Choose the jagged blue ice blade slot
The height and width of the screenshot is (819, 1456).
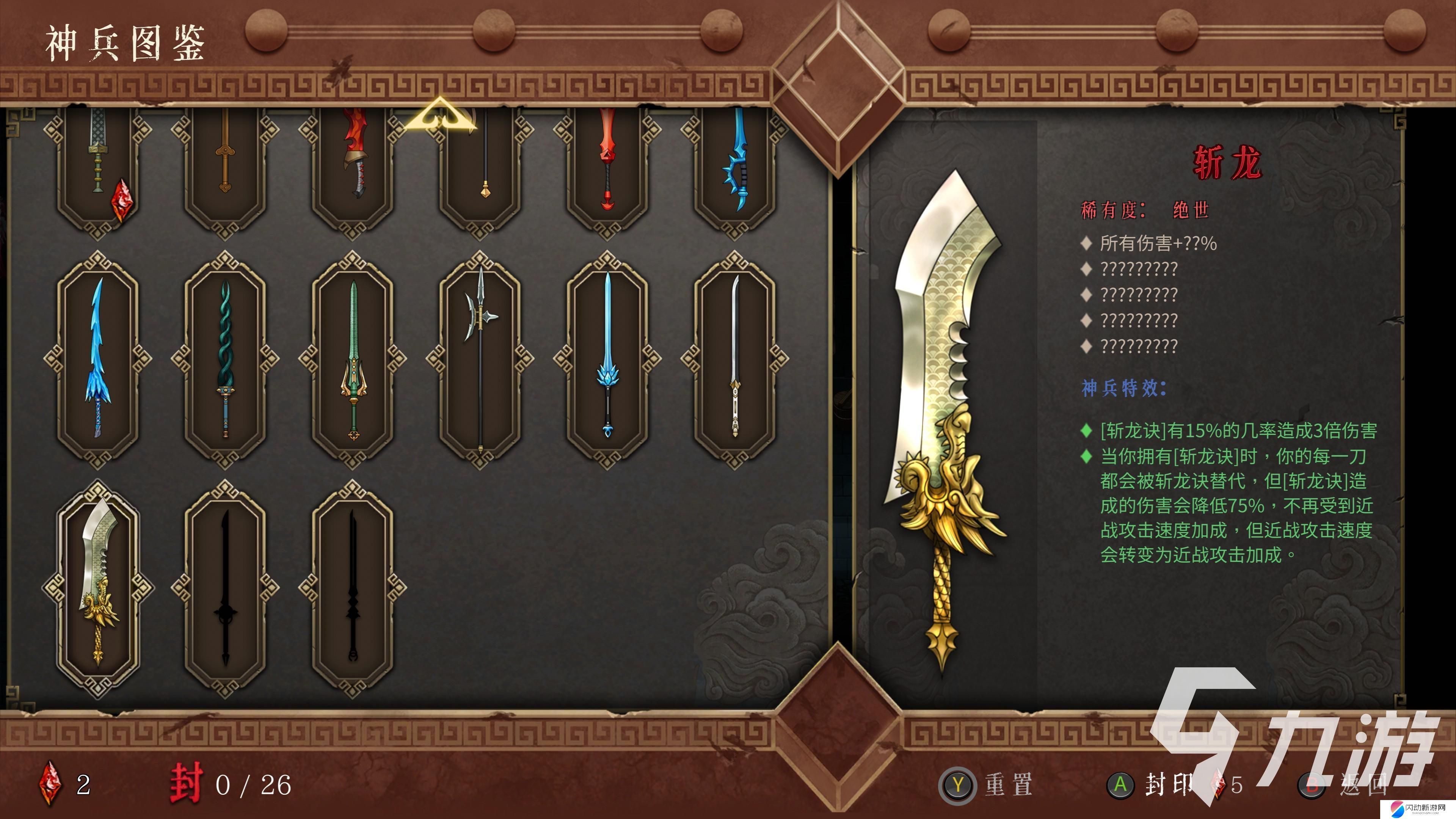98,359
